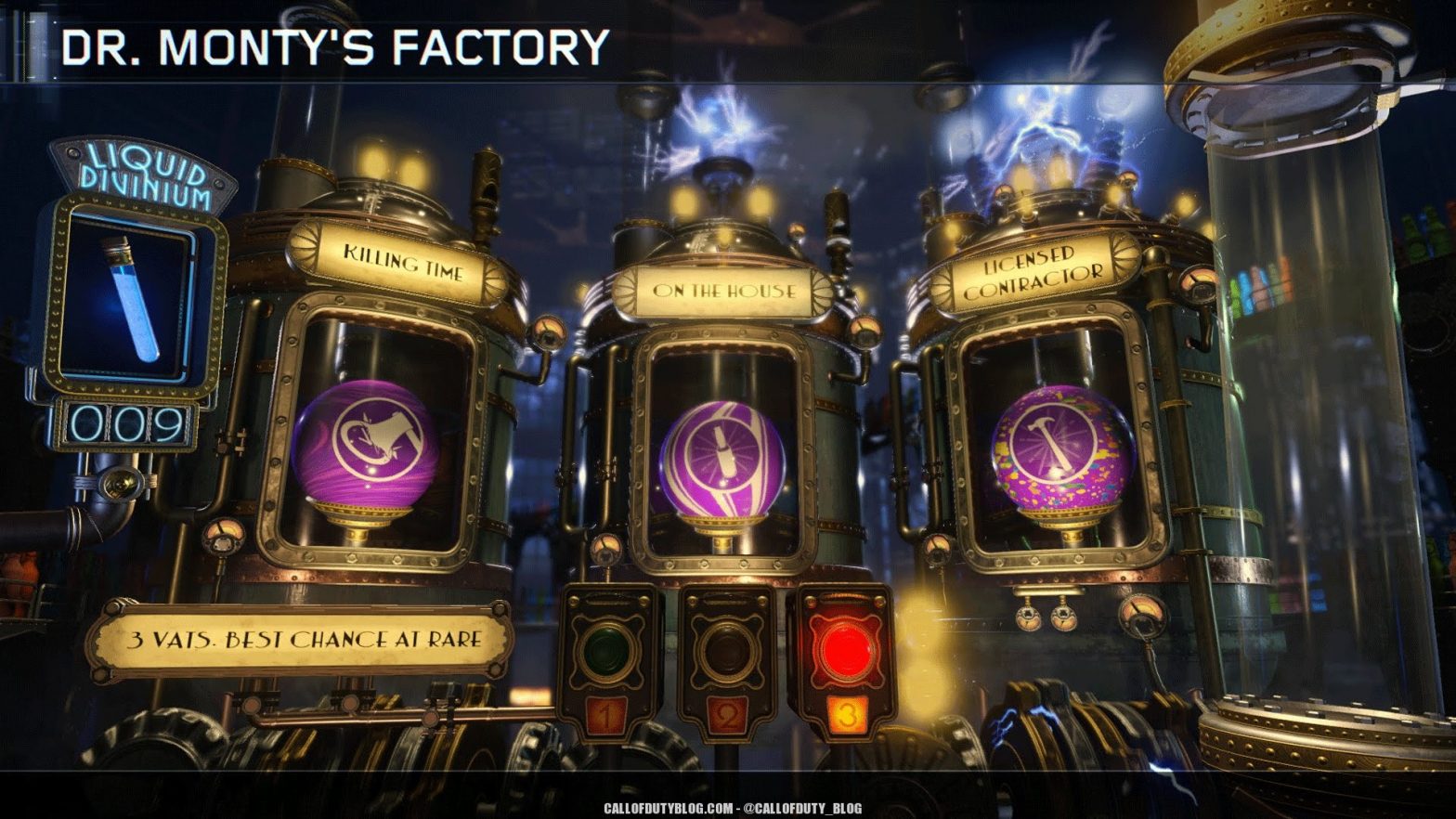Activate the Killing Time vat switch

coord(608,648)
